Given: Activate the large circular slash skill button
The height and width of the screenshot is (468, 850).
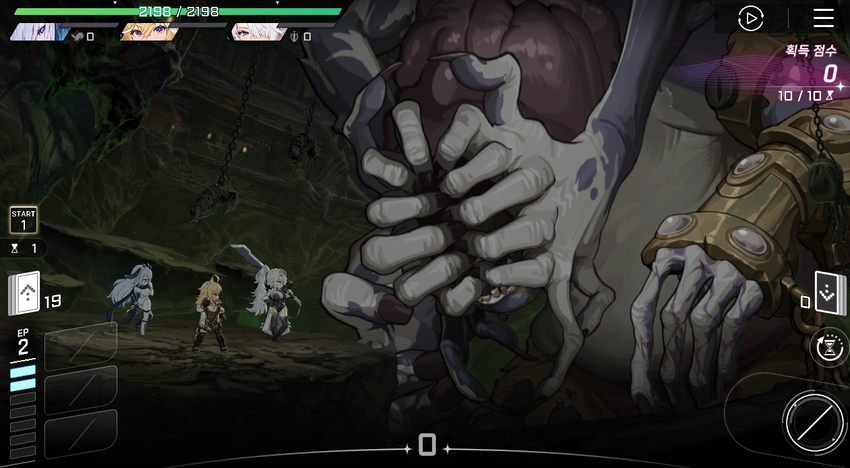Looking at the screenshot, I should 812,421.
